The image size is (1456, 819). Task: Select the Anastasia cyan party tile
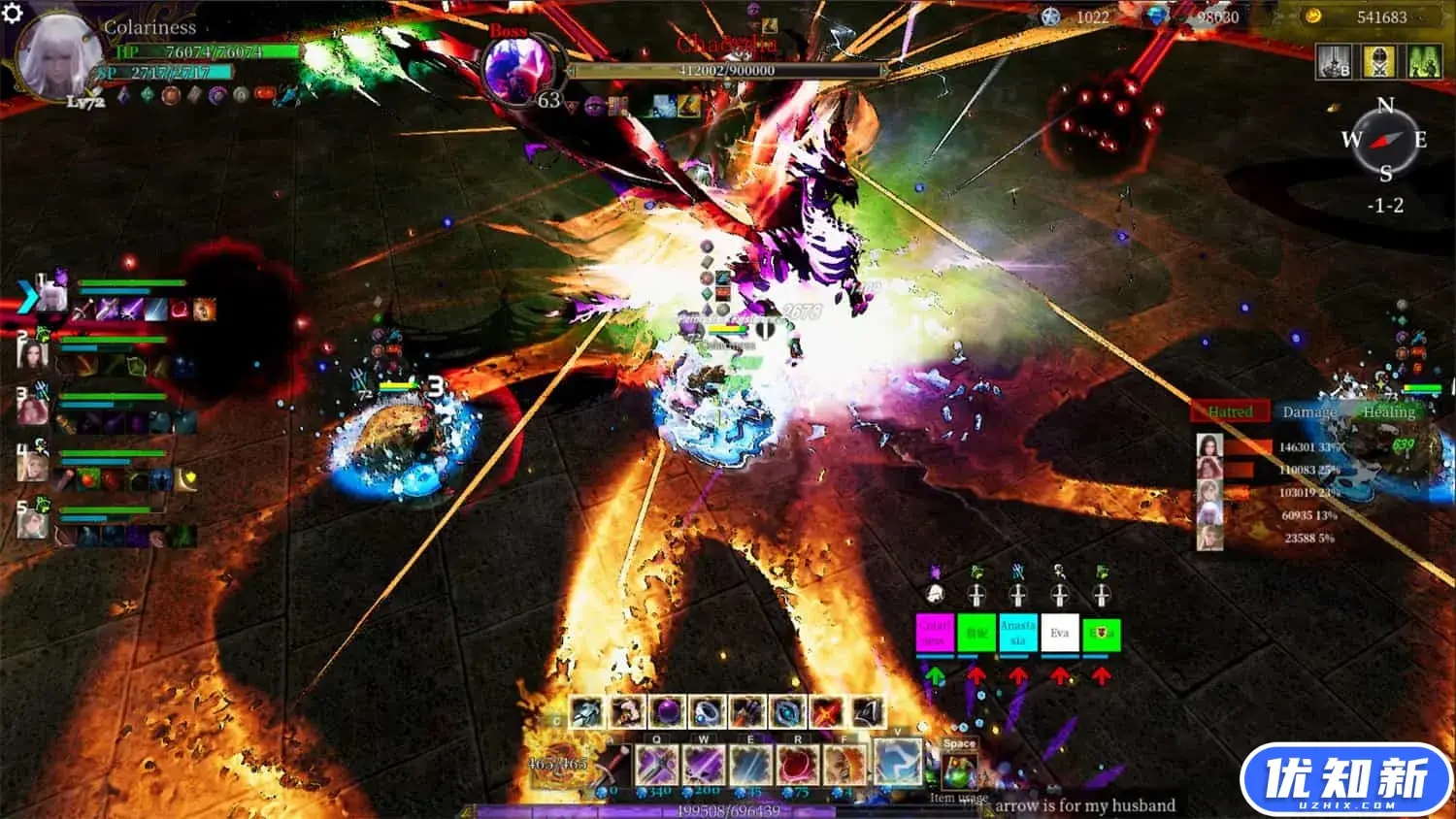(1017, 633)
